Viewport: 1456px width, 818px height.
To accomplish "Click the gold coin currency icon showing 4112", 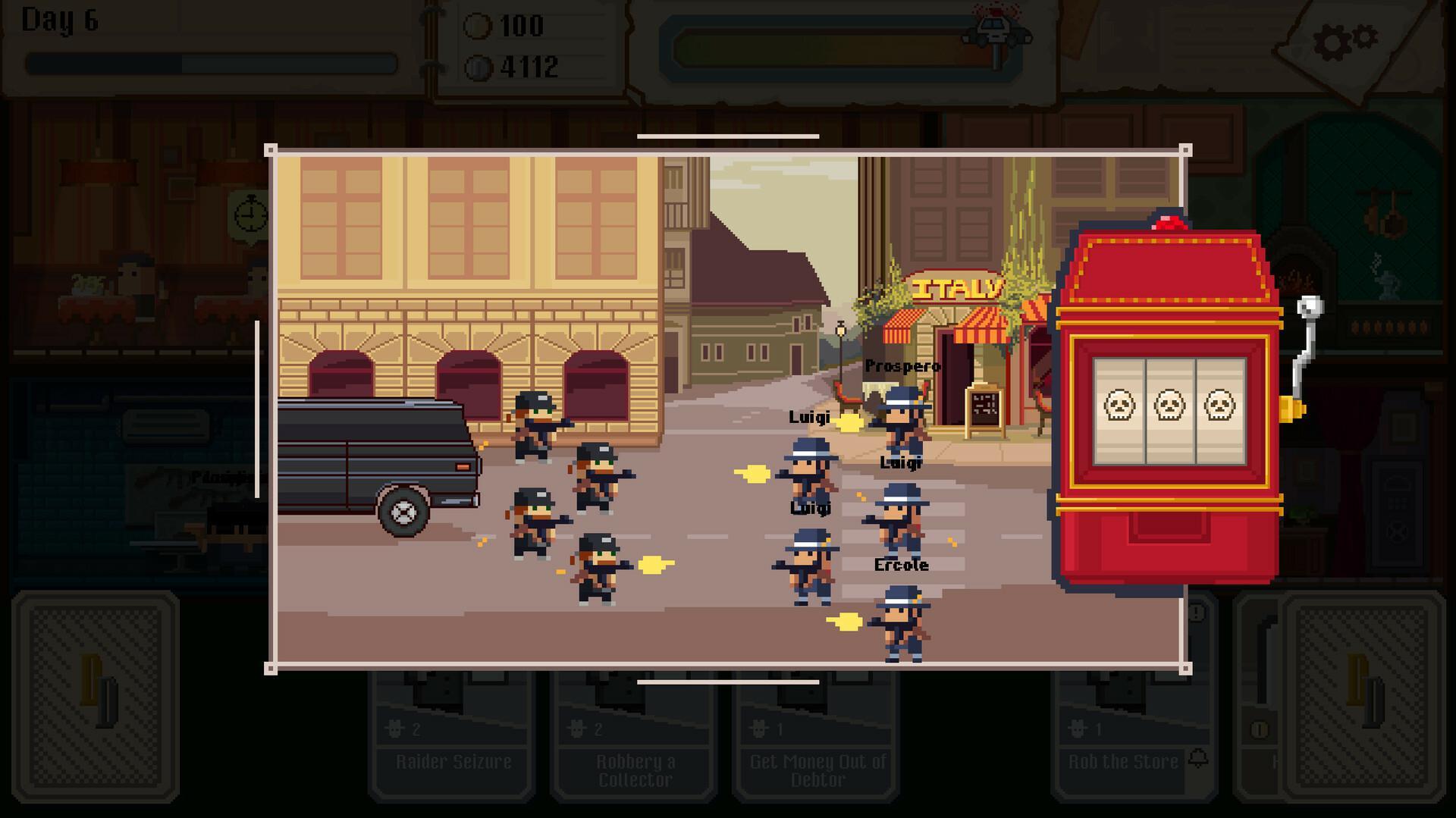I will click(x=480, y=68).
